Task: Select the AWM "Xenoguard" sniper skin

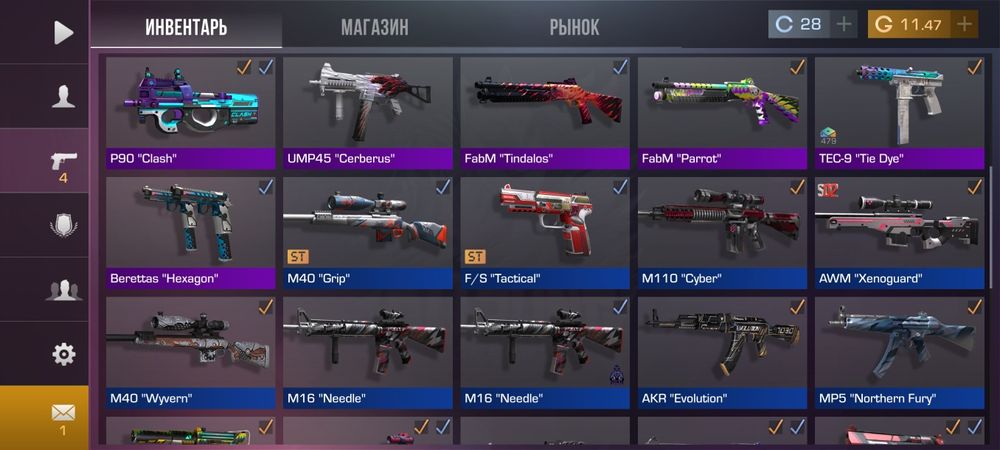Action: click(x=899, y=232)
